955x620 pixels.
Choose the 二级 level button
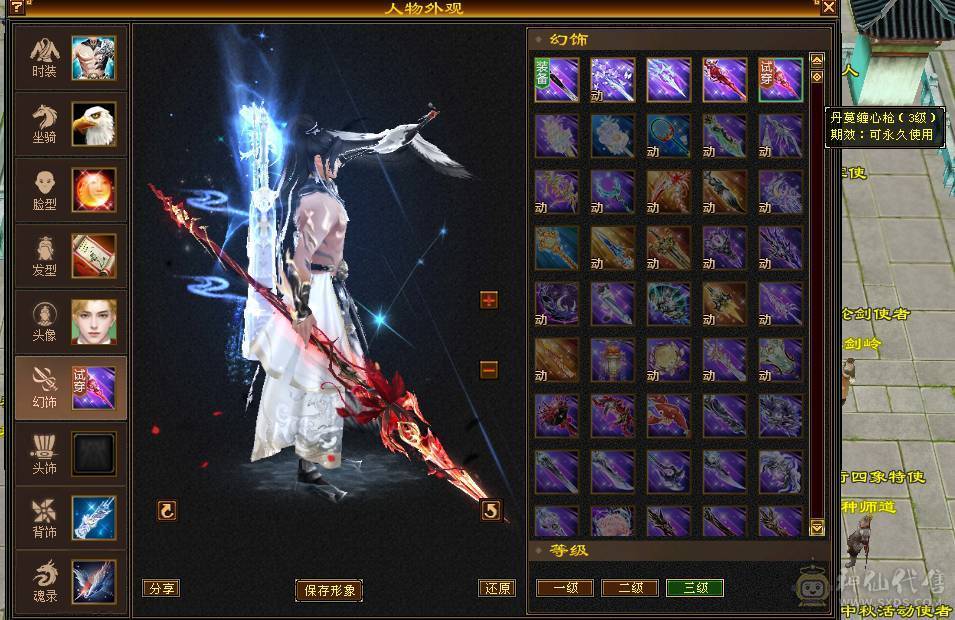630,588
